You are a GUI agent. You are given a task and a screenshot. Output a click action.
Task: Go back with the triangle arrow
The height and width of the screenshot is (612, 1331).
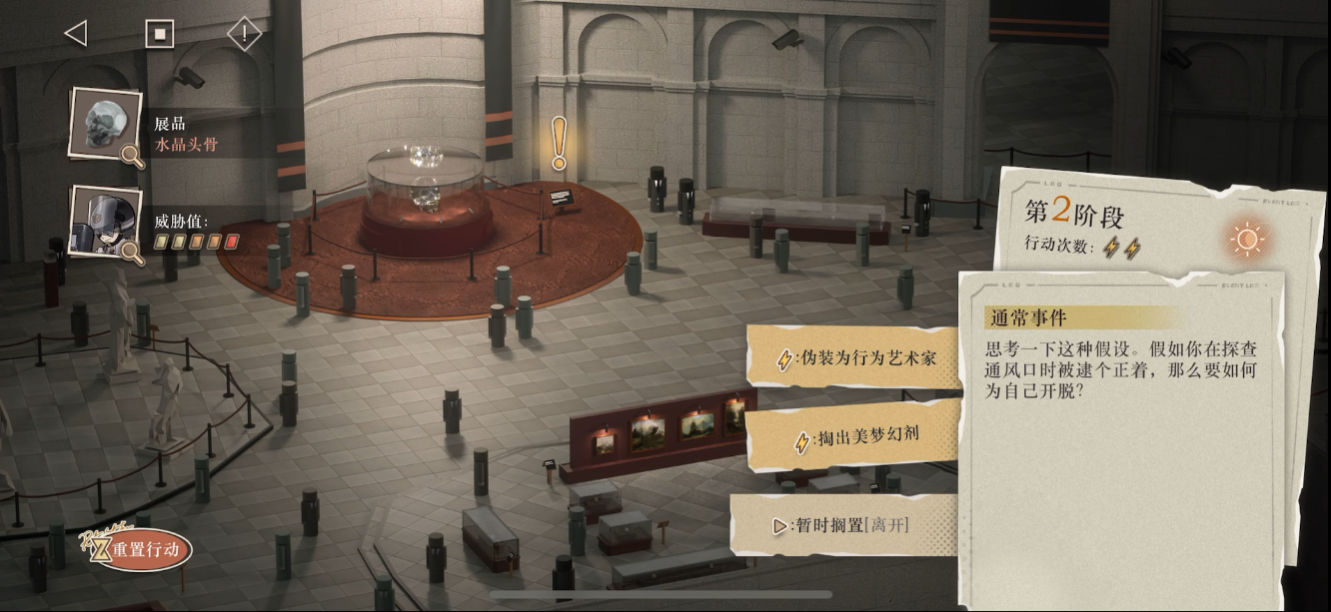[75, 34]
